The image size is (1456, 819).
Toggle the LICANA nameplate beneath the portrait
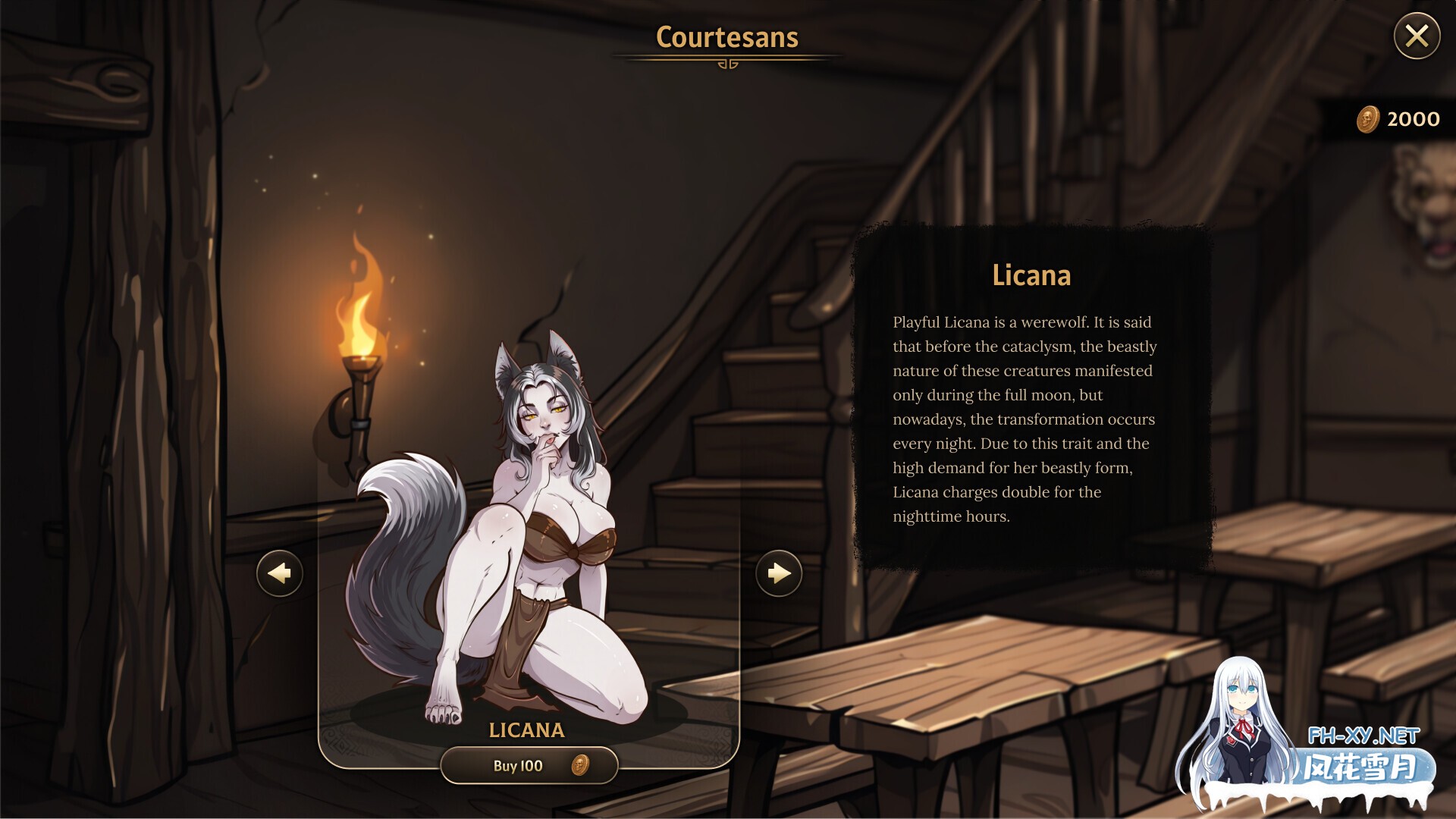[529, 730]
